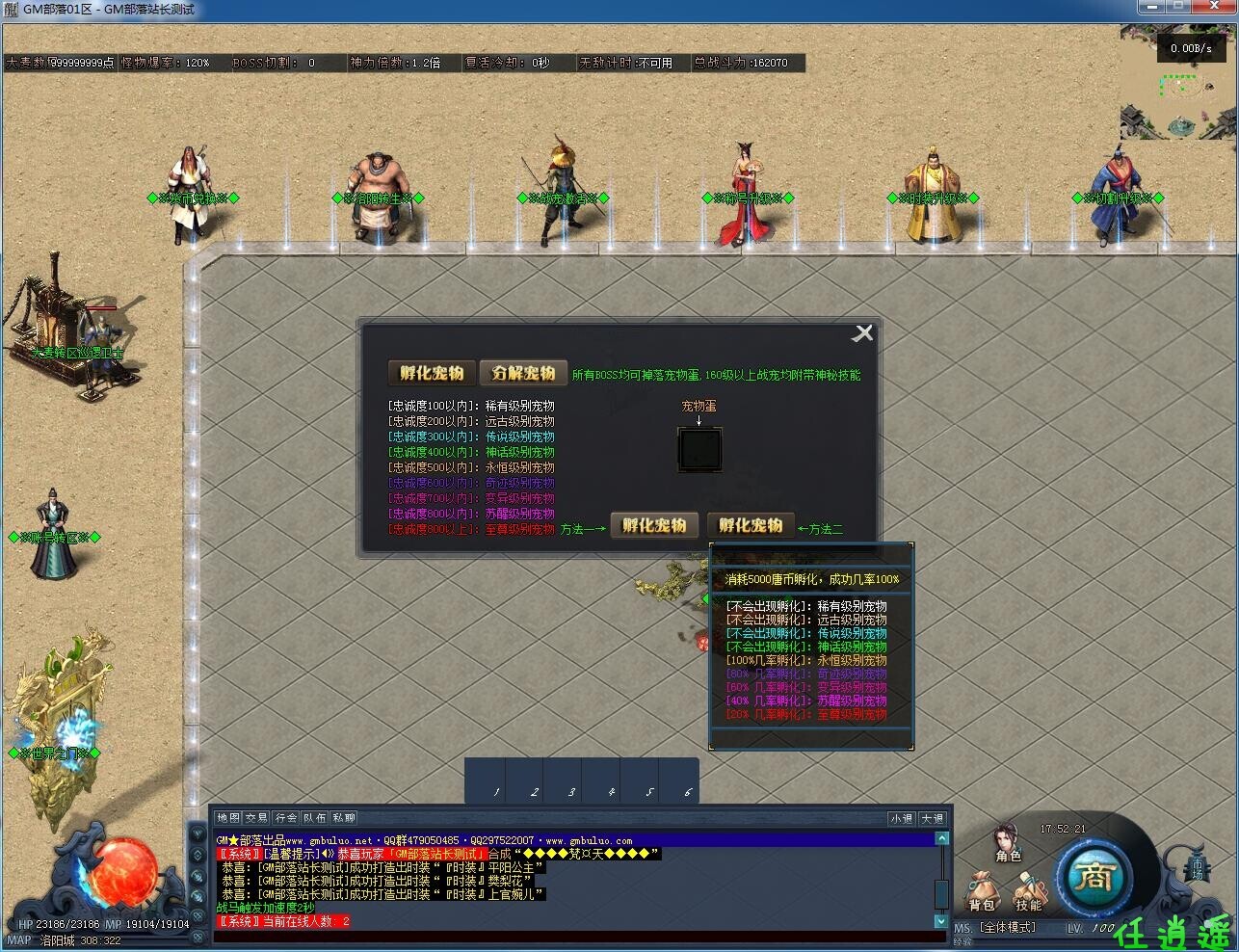The image size is (1239, 952).
Task: Open the 技能 skills icon
Action: 1030,890
